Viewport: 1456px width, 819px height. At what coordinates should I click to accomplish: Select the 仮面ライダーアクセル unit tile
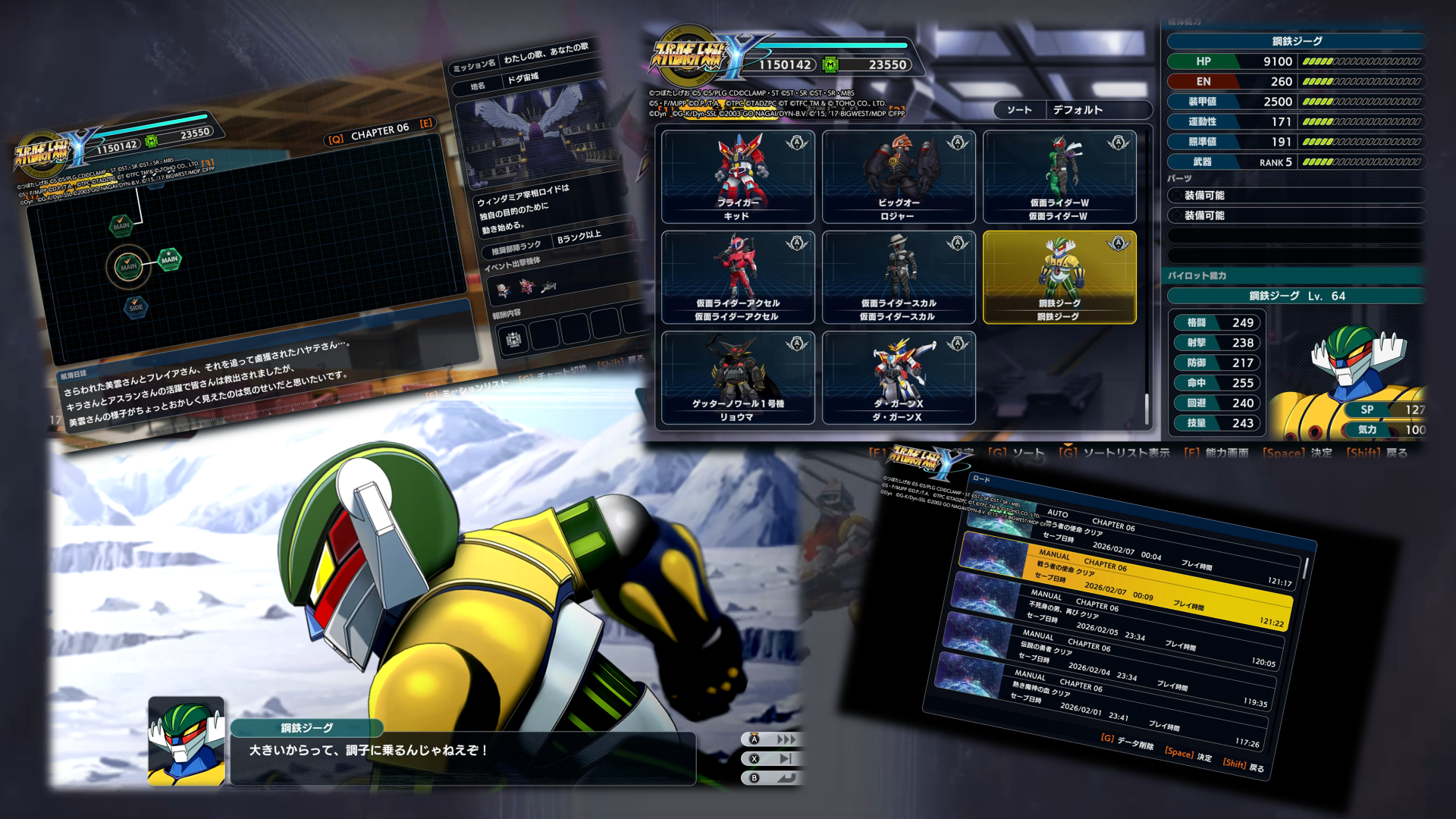737,278
